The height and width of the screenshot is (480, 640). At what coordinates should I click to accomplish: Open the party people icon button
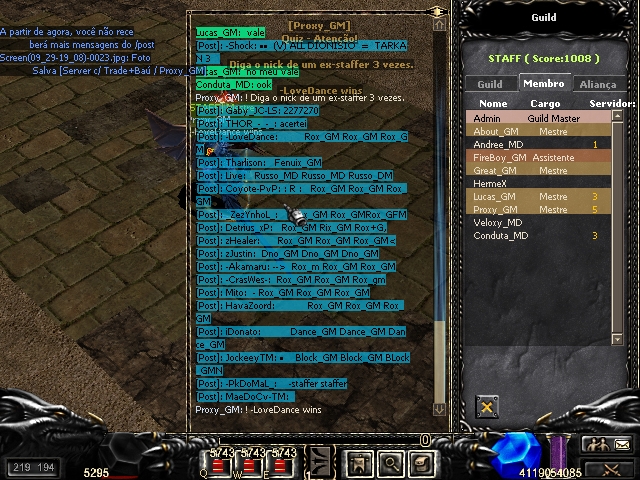tap(596, 445)
